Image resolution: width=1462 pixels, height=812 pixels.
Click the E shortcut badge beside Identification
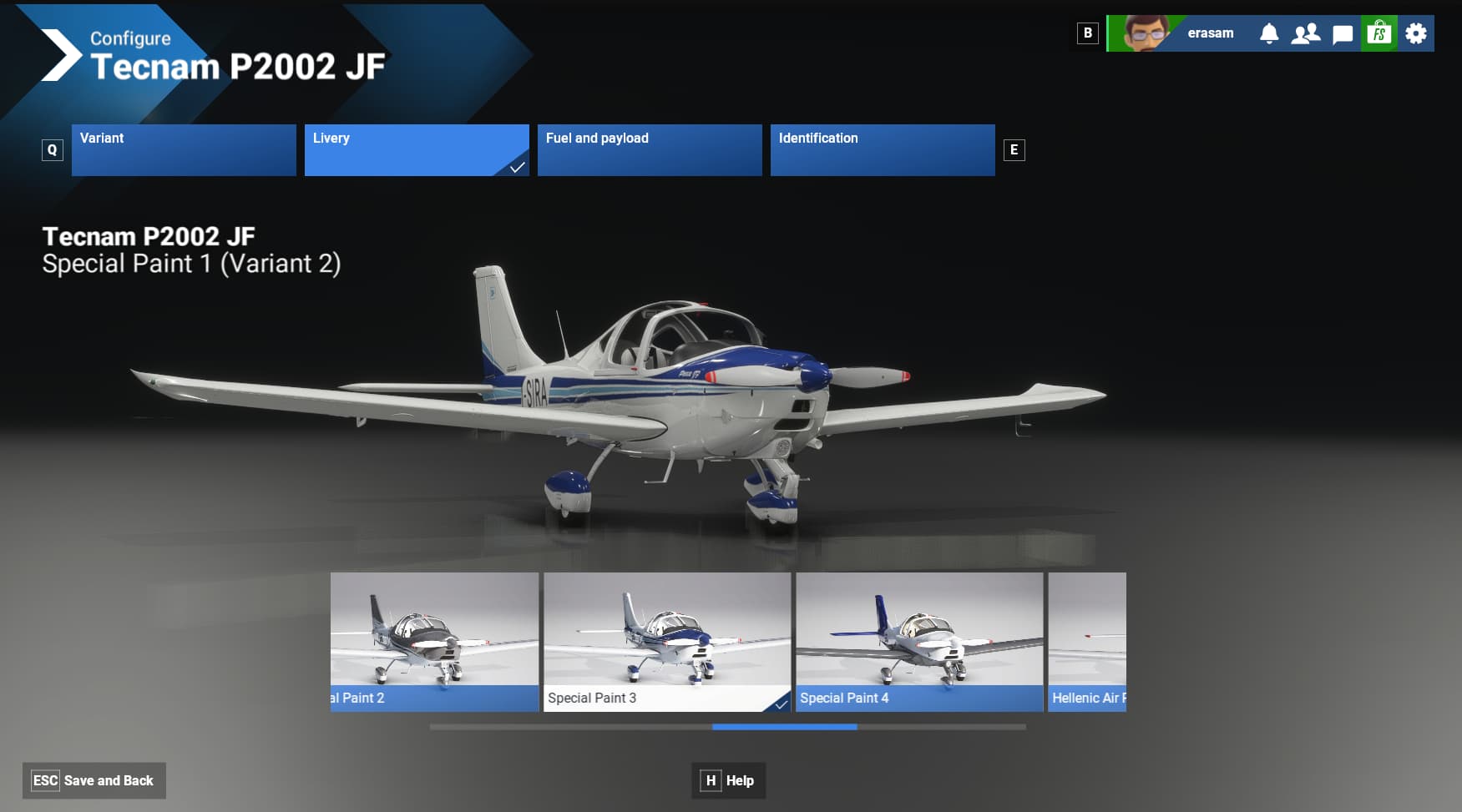click(x=1013, y=149)
